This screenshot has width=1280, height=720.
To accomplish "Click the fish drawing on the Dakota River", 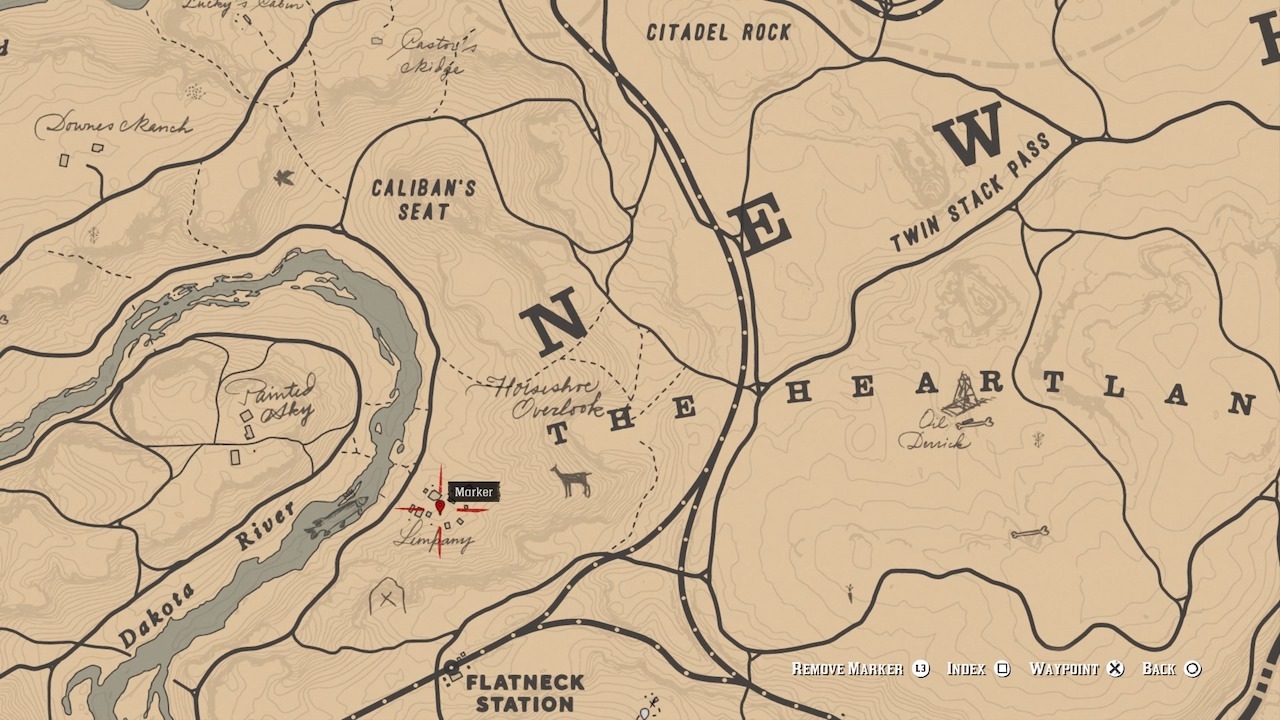I will [340, 510].
